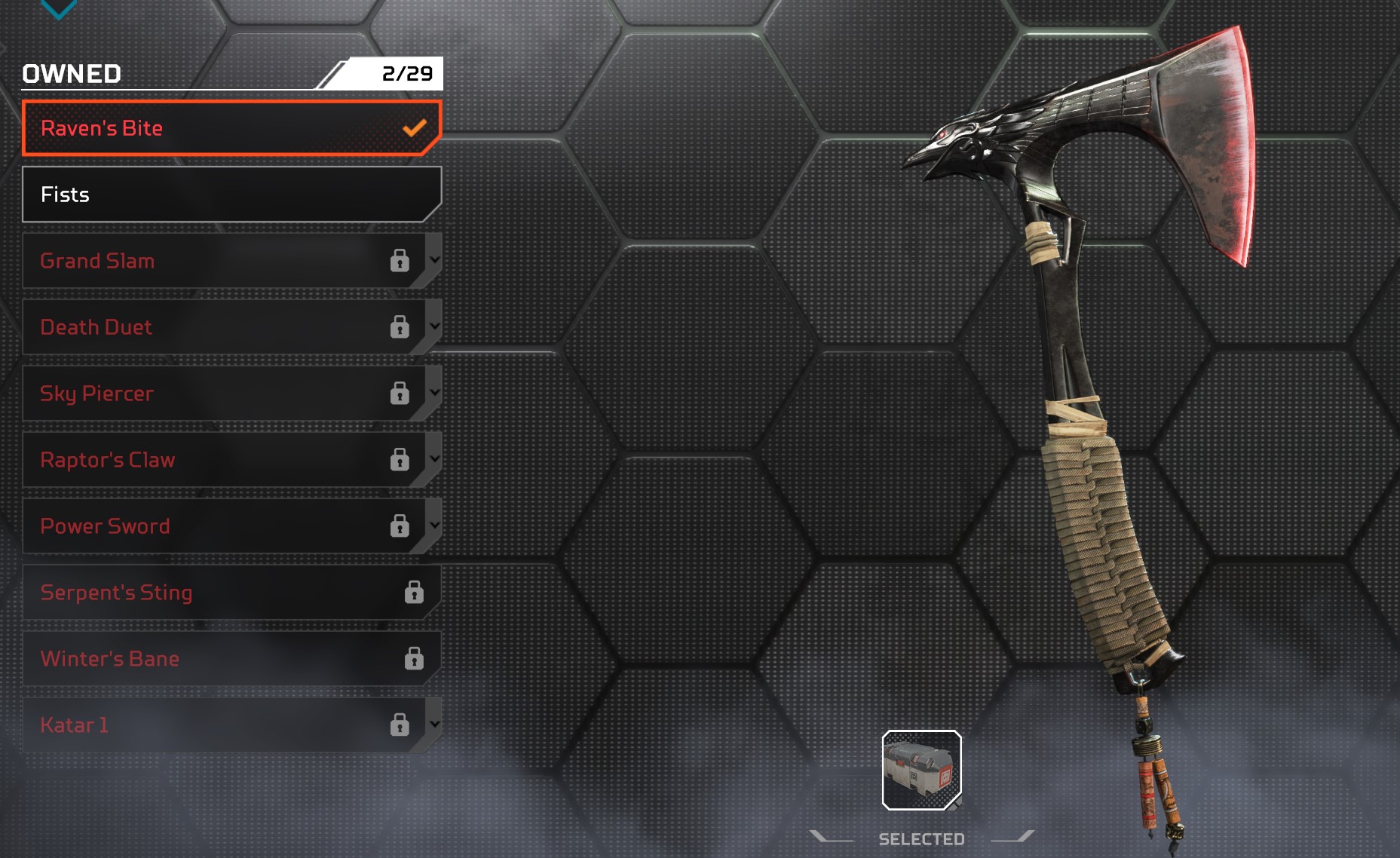This screenshot has height=858, width=1400.
Task: Select the Power Sword list item
Action: tap(211, 526)
